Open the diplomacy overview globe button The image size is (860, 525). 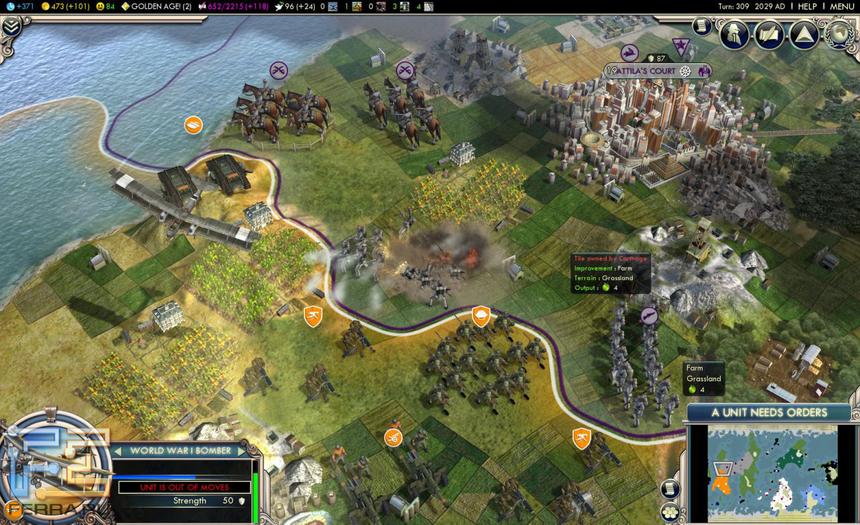[x=837, y=34]
